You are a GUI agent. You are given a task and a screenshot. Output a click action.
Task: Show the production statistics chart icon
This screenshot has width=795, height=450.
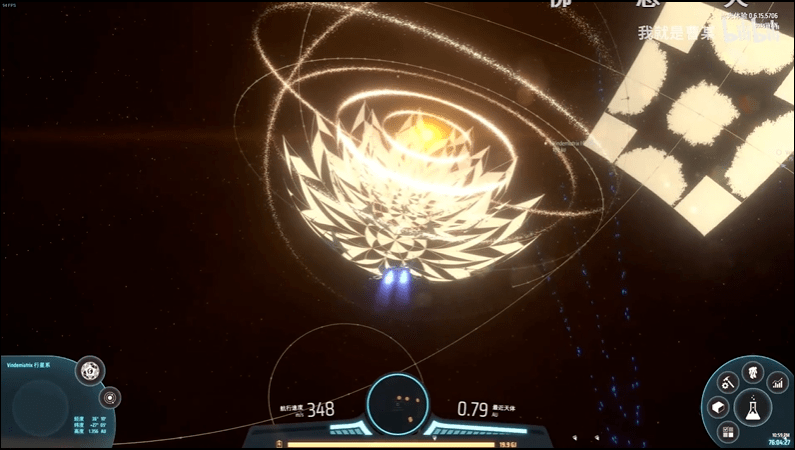[778, 382]
